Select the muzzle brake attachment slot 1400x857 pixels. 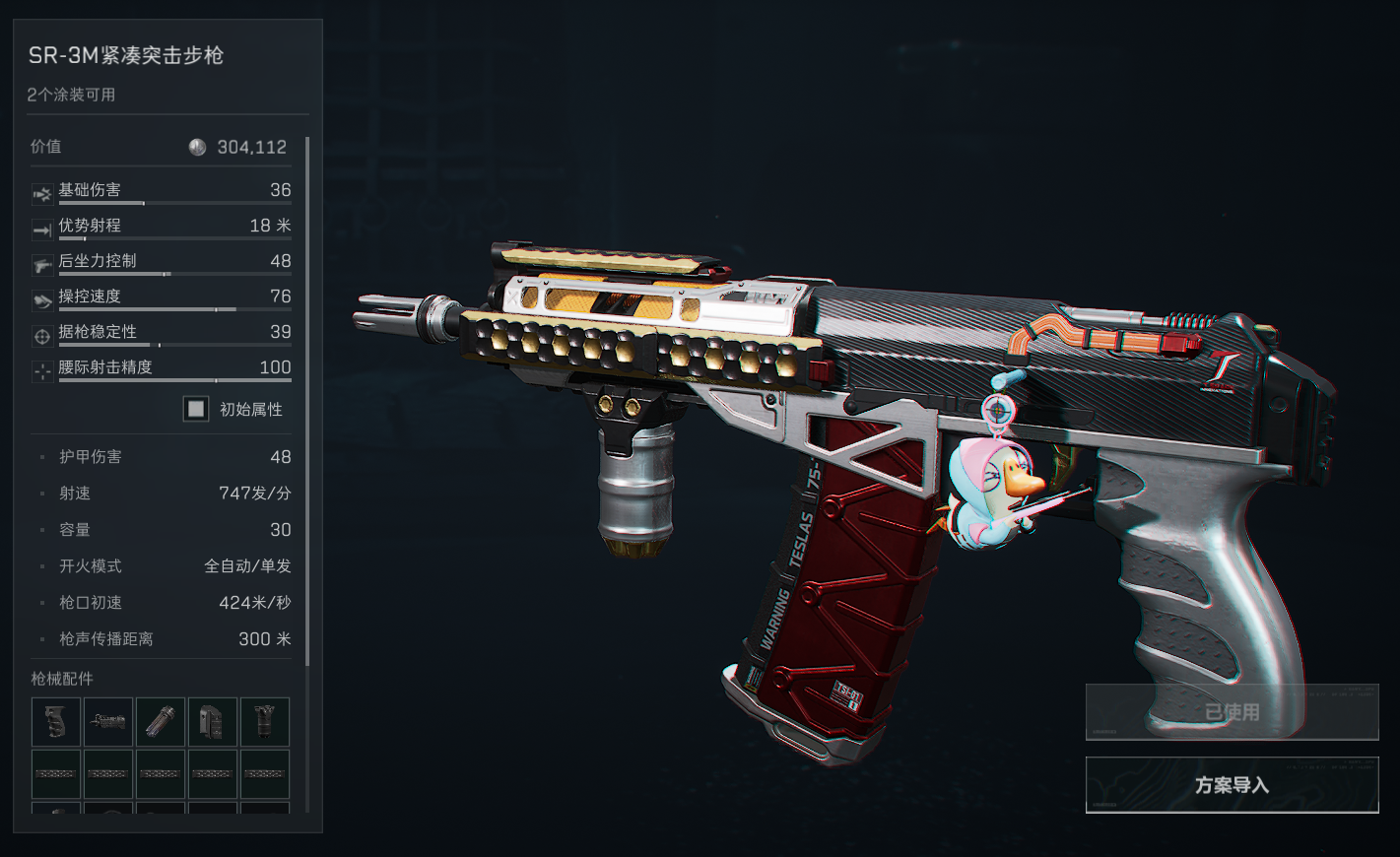[161, 722]
